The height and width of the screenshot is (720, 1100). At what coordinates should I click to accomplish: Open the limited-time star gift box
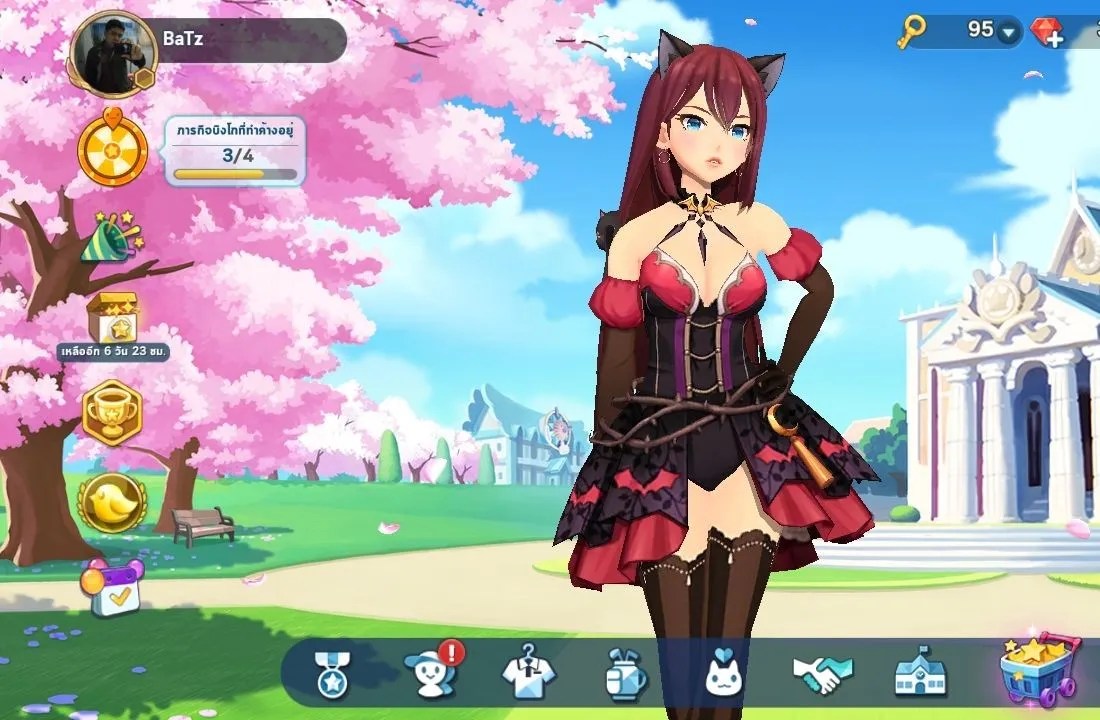(112, 320)
